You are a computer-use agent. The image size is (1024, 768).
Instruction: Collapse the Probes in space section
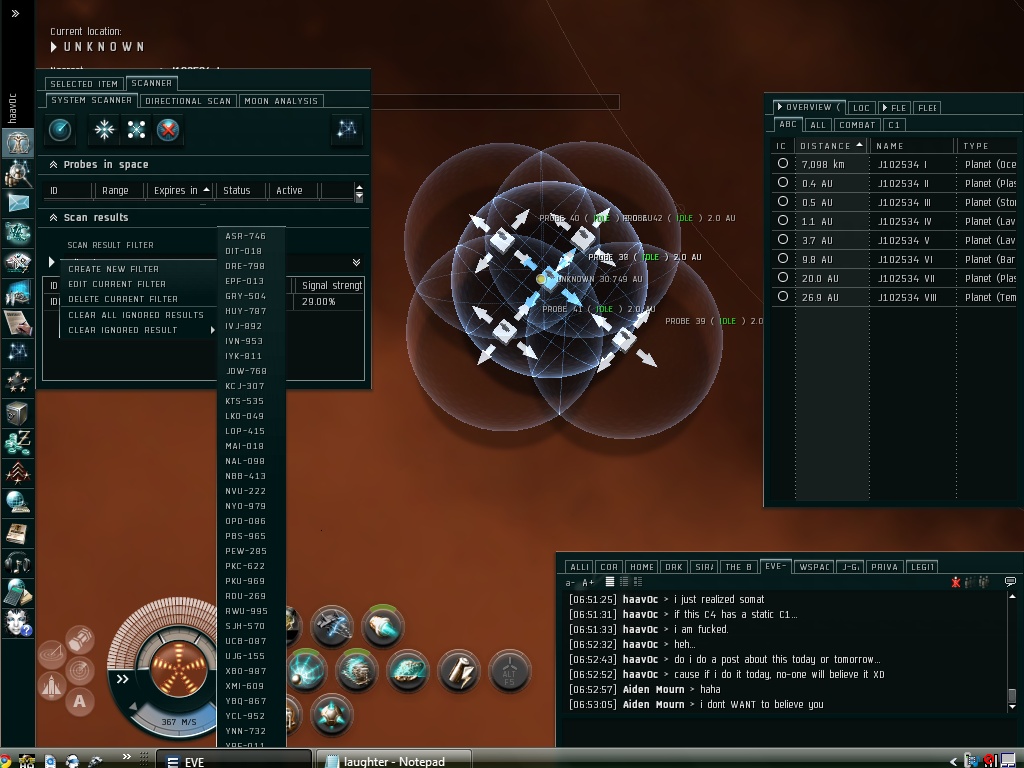(52, 164)
